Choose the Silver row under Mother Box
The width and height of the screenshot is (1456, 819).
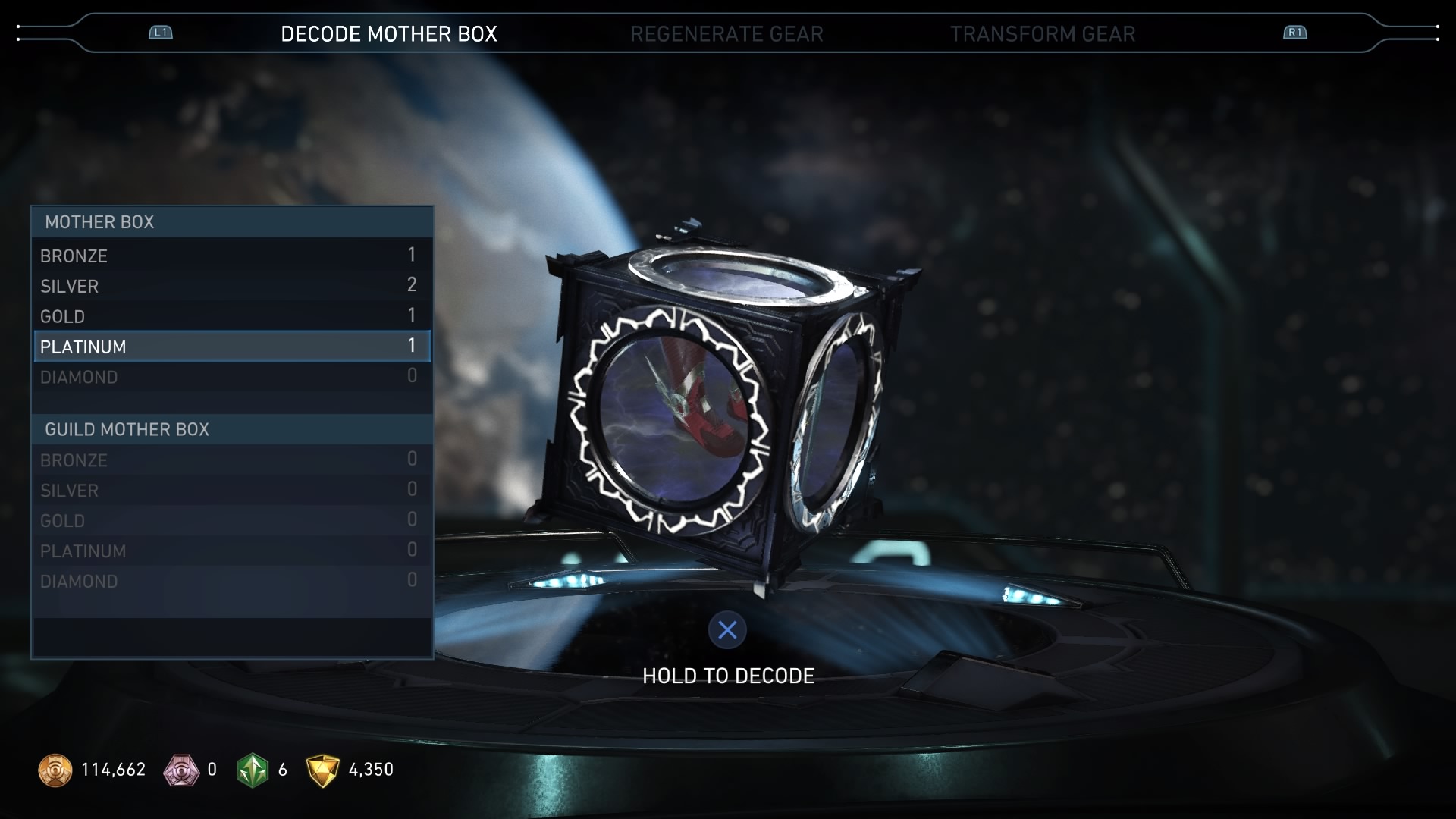[x=231, y=286]
